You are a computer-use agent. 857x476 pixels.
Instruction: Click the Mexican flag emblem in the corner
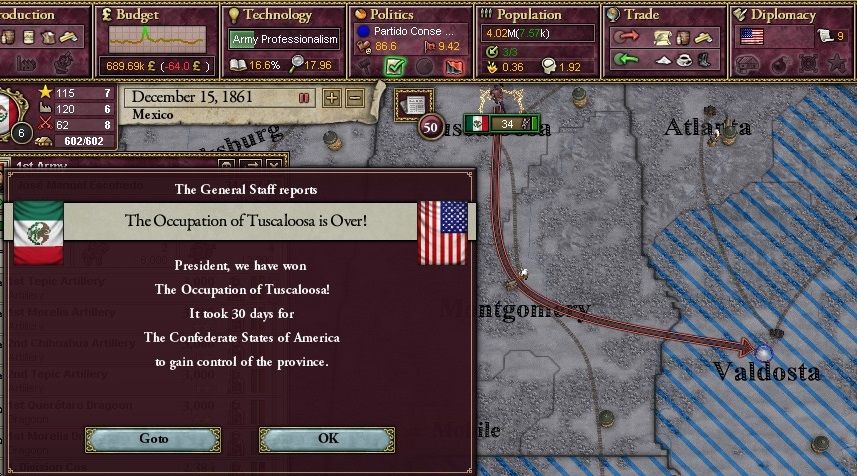pyautogui.click(x=12, y=108)
